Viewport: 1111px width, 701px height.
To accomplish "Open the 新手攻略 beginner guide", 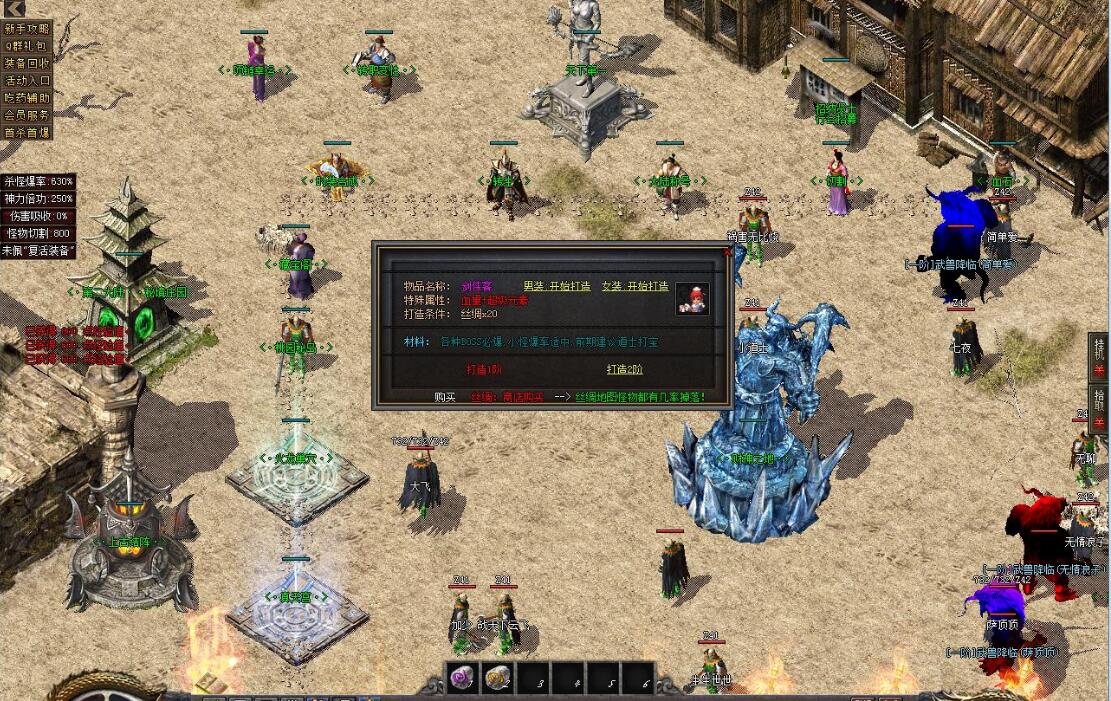I will coord(26,28).
